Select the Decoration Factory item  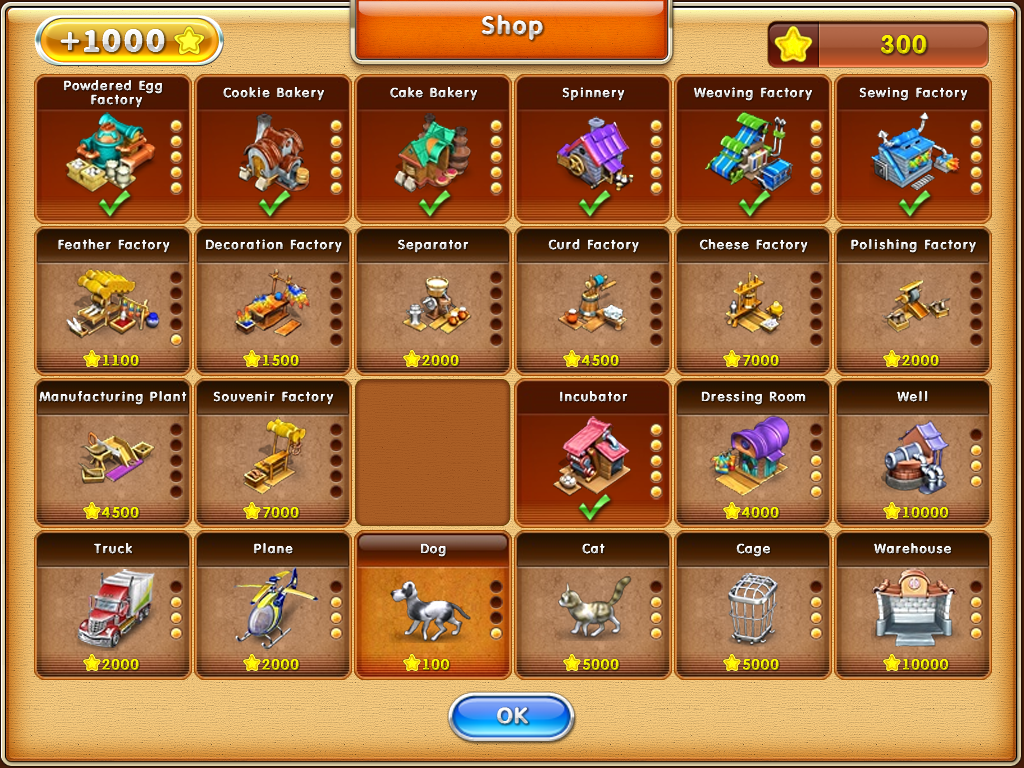273,302
